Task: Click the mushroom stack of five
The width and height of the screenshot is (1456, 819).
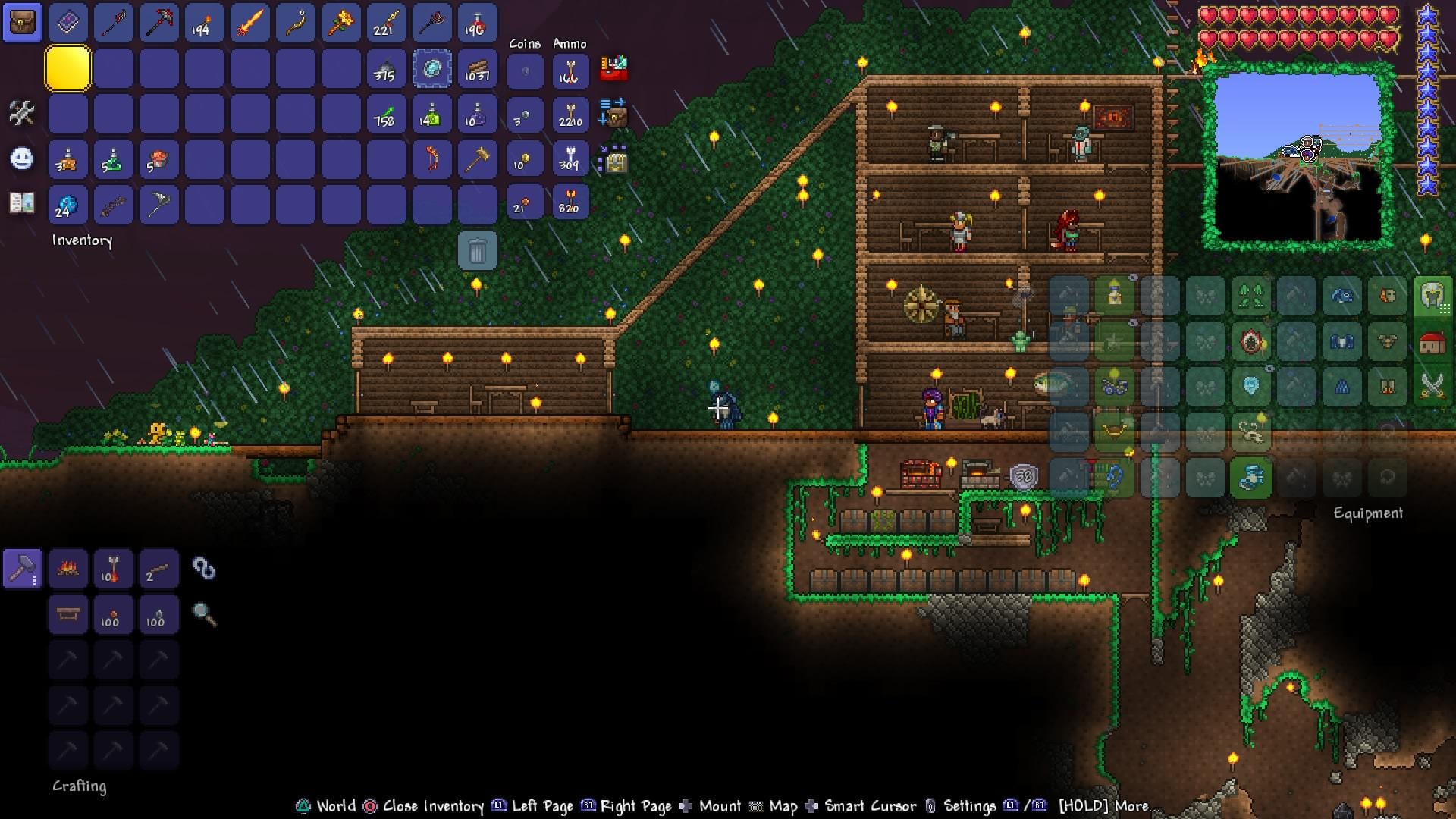Action: coord(158,159)
